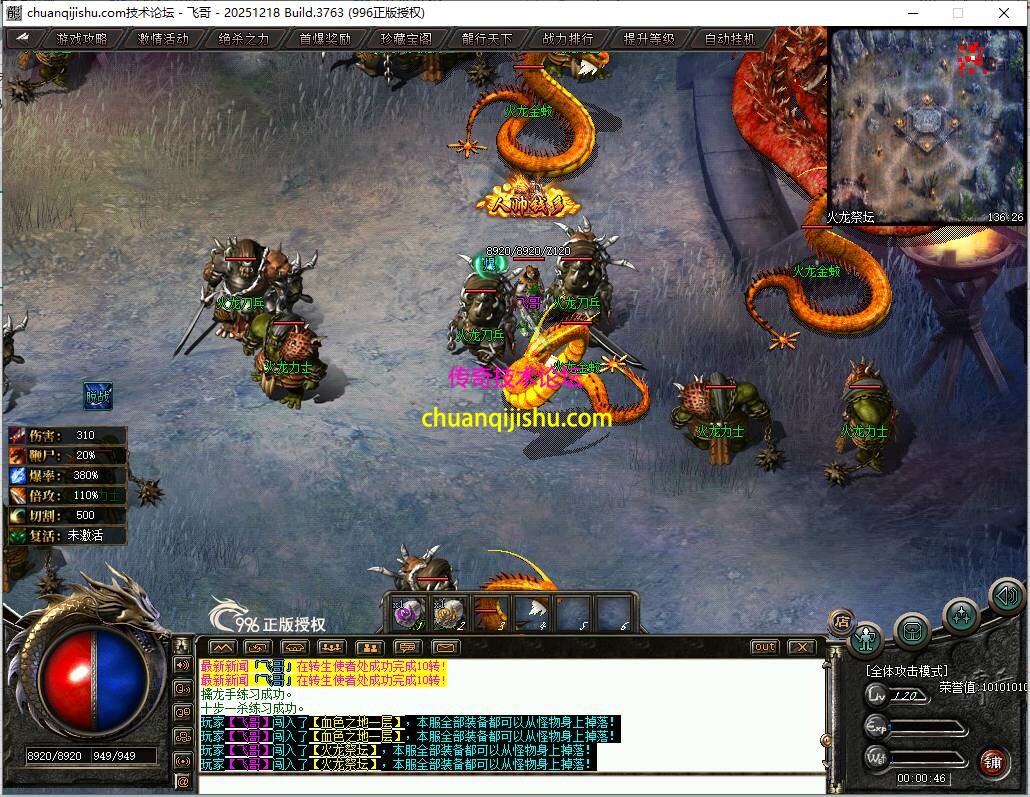The width and height of the screenshot is (1030, 797).
Task: Open the red 铺 shop button
Action: point(993,761)
